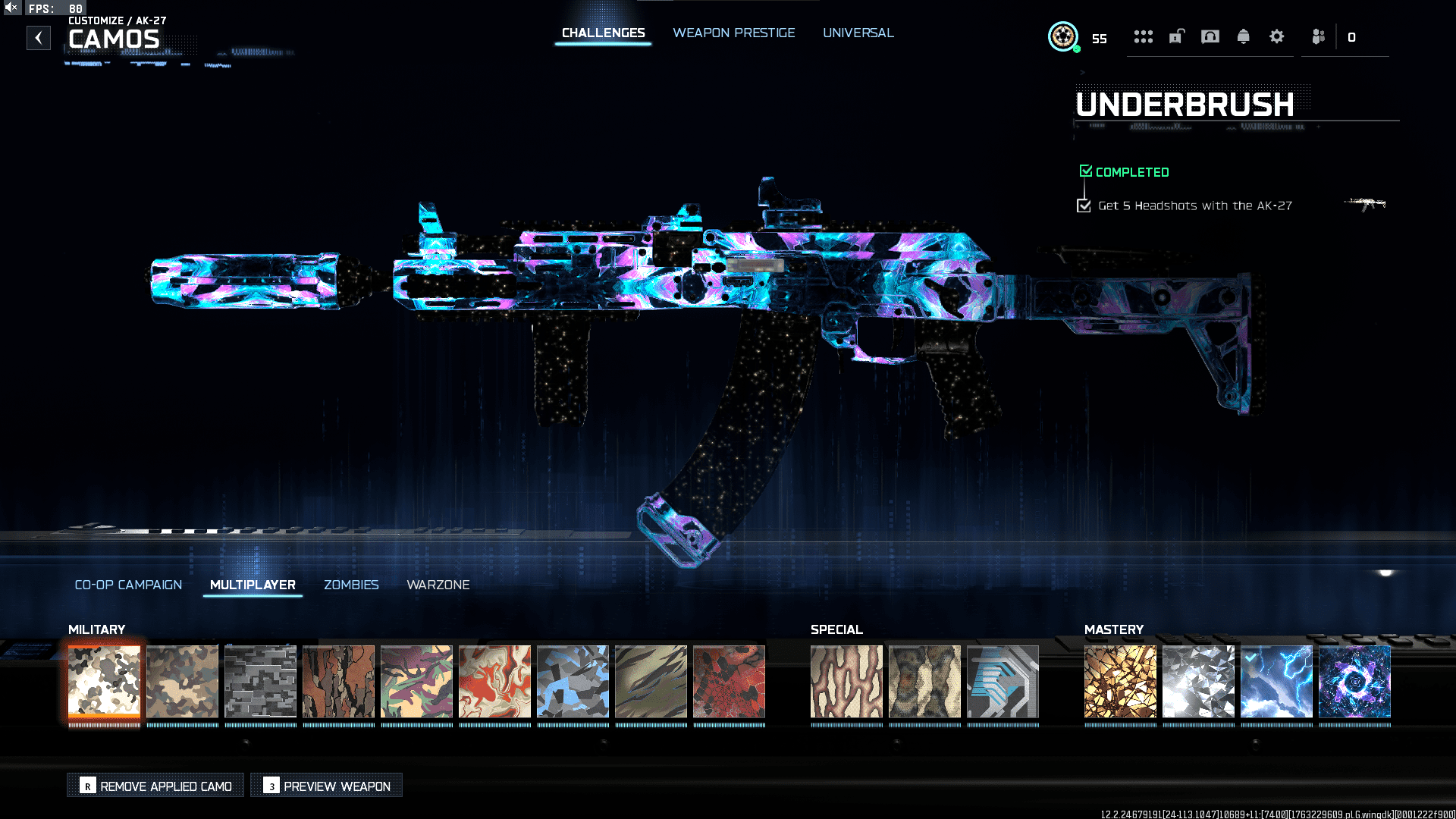1456x819 pixels.
Task: Open the Settings gear icon
Action: click(1277, 36)
